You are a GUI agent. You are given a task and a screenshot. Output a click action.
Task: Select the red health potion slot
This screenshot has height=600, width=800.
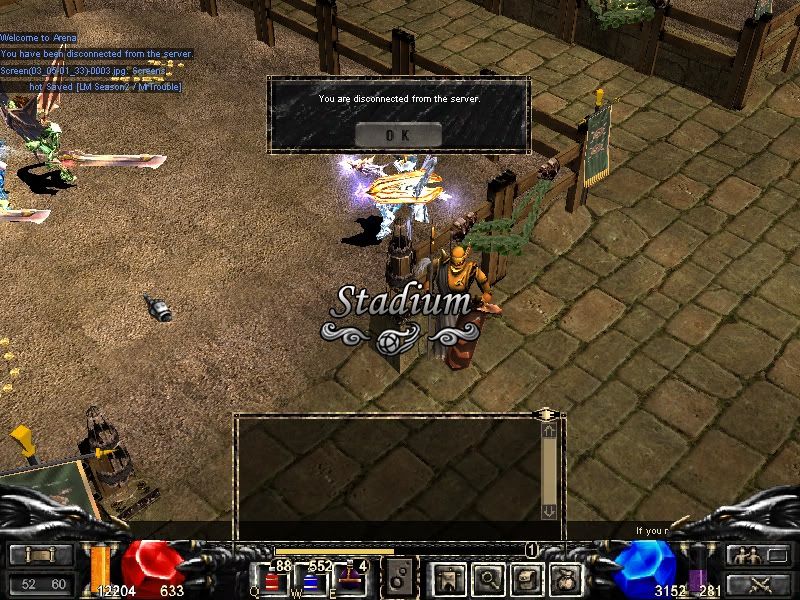pos(273,580)
